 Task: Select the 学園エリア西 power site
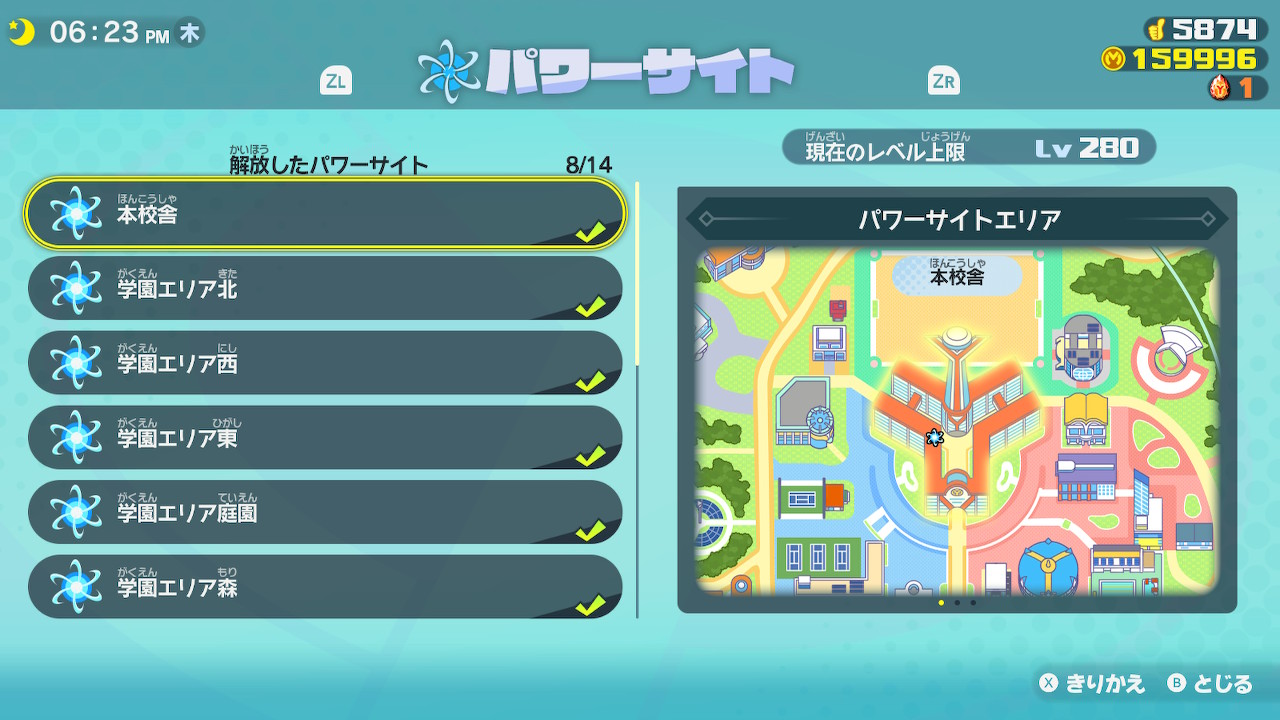coord(325,363)
